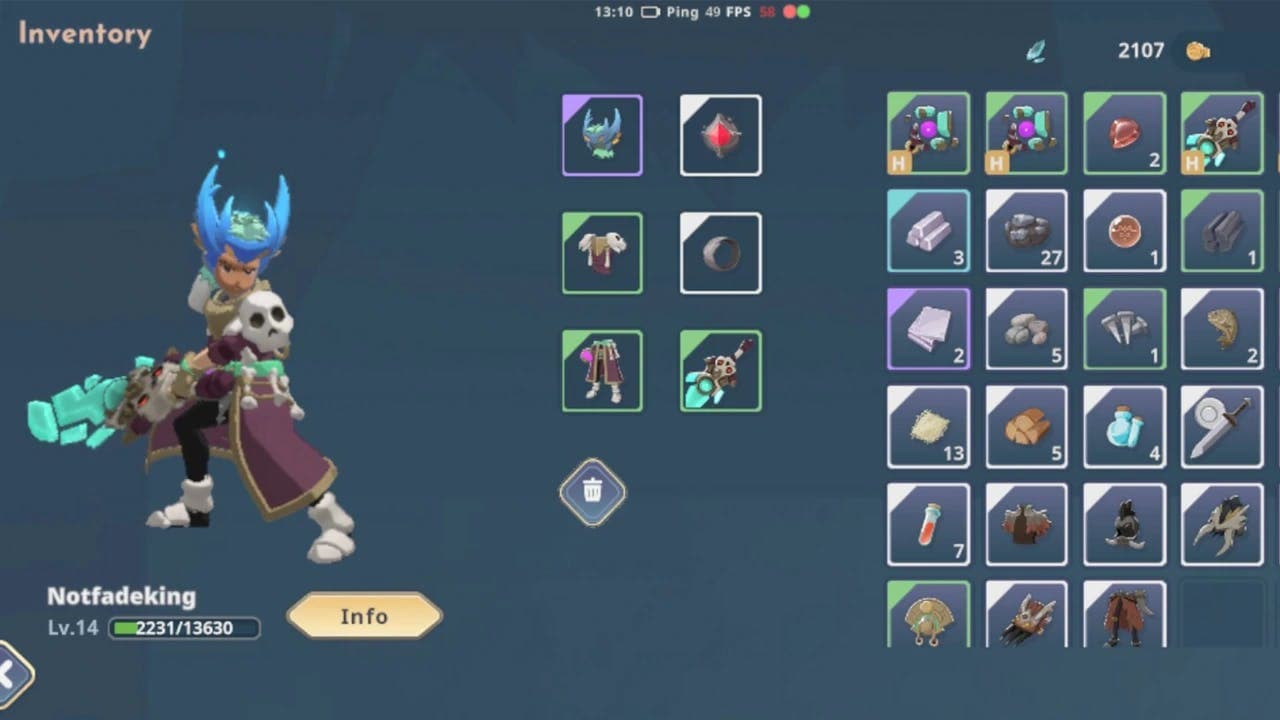Click the fist icon beside 2107
This screenshot has height=720, width=1280.
coord(1199,49)
